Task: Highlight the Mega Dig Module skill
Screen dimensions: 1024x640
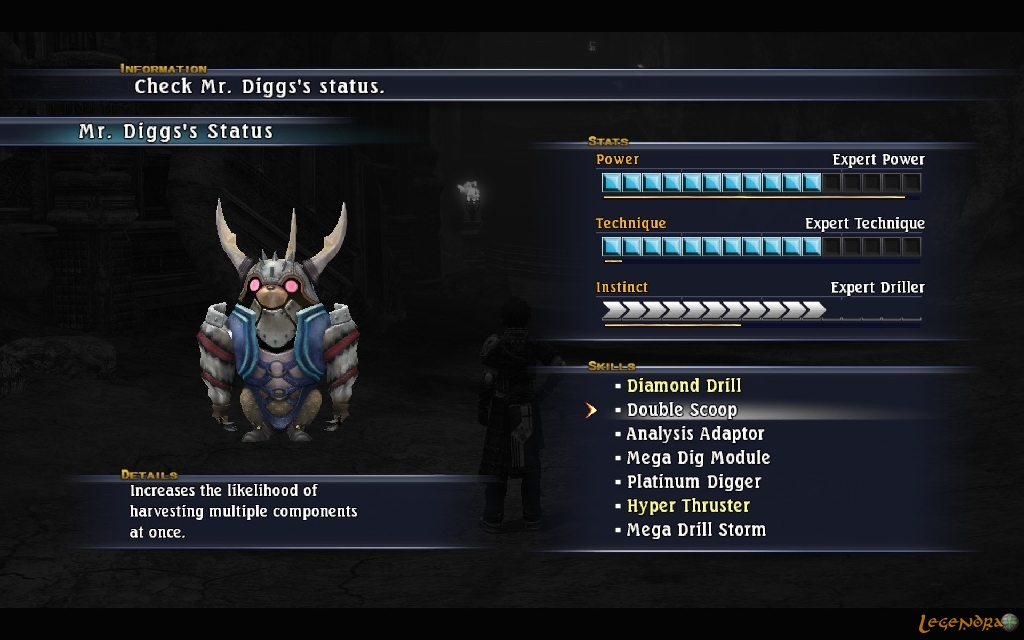Action: tap(698, 458)
